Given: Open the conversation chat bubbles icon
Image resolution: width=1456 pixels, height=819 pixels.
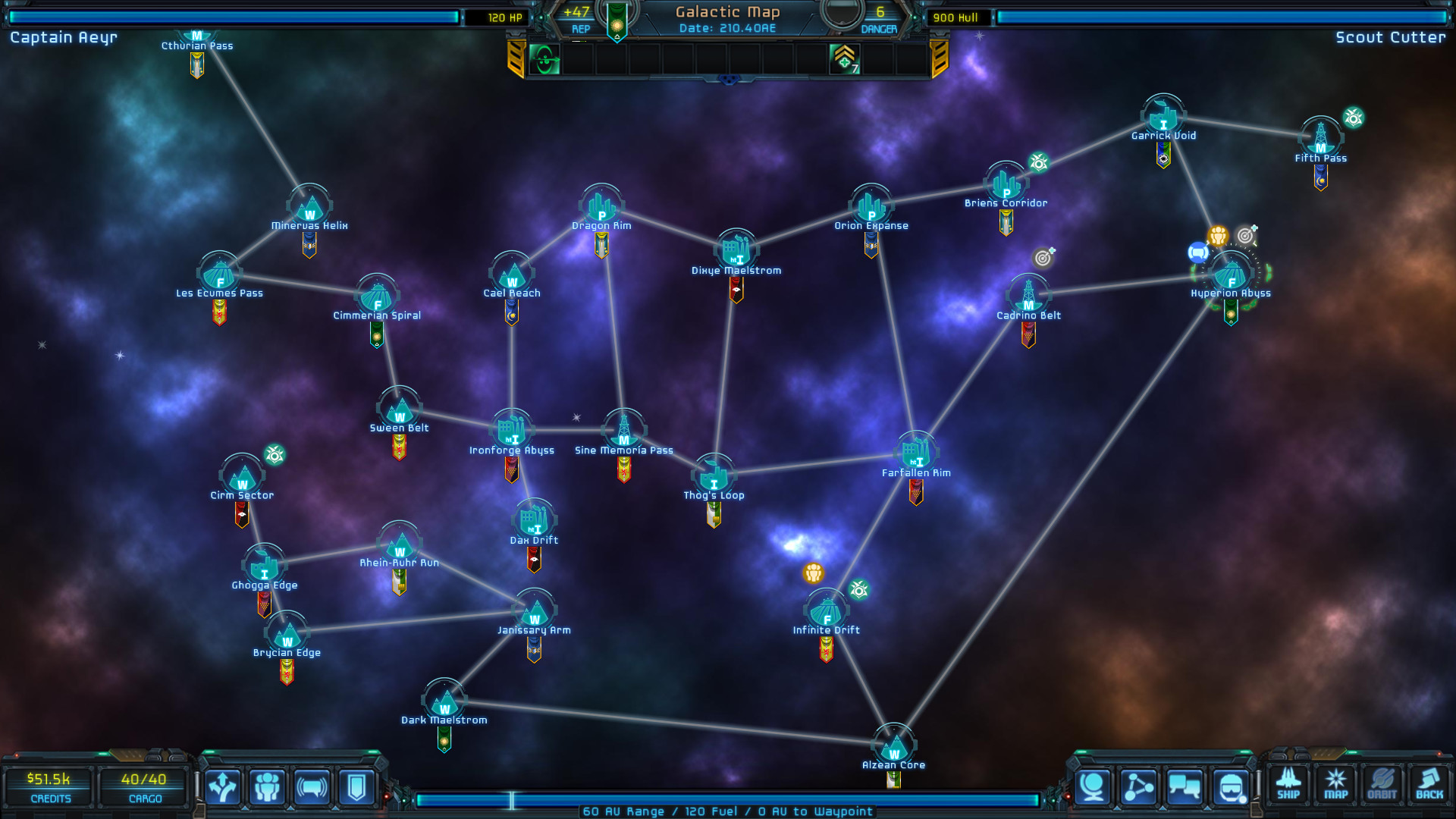Looking at the screenshot, I should (1184, 786).
